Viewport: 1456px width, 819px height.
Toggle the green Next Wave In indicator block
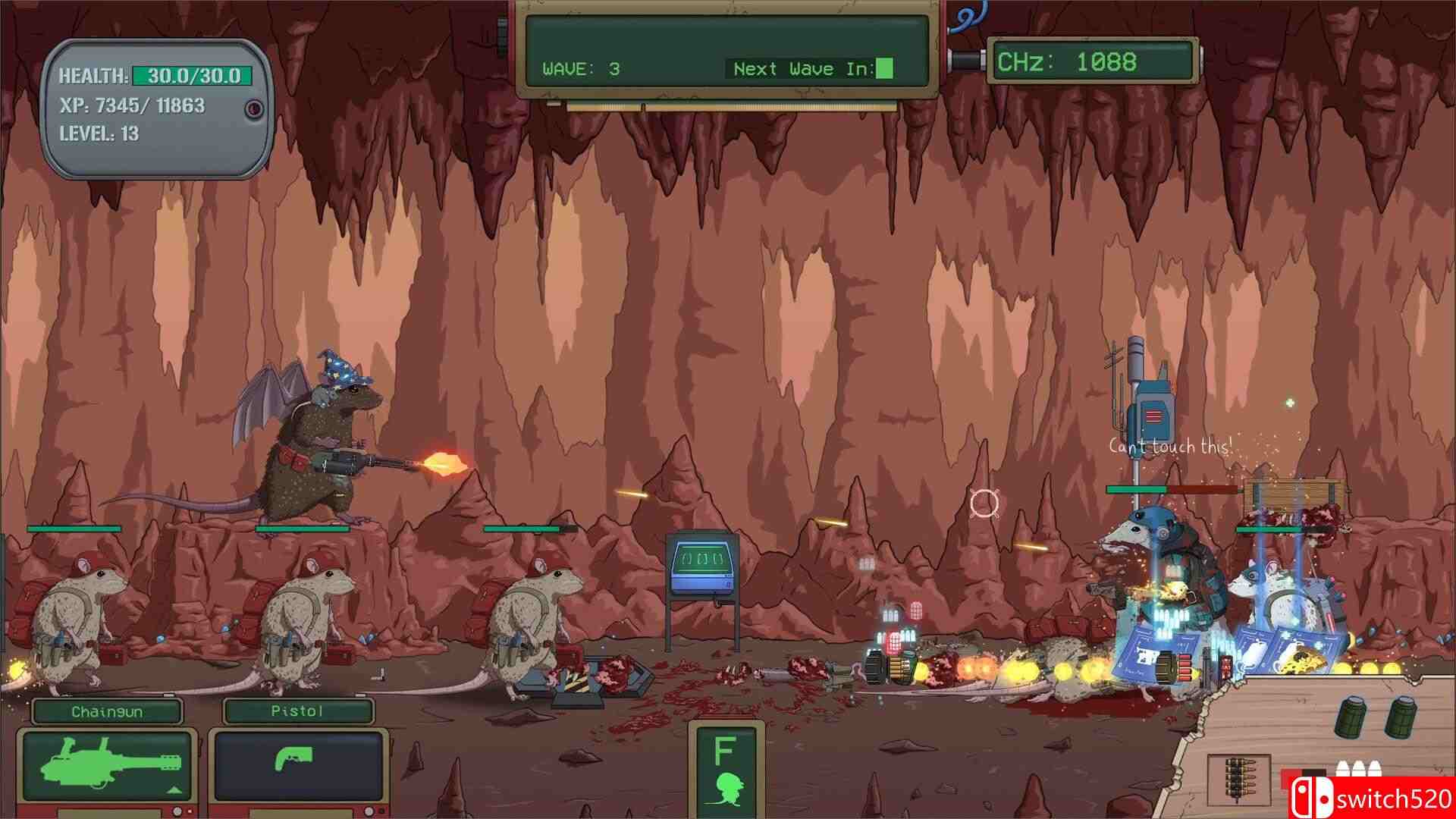click(x=885, y=68)
